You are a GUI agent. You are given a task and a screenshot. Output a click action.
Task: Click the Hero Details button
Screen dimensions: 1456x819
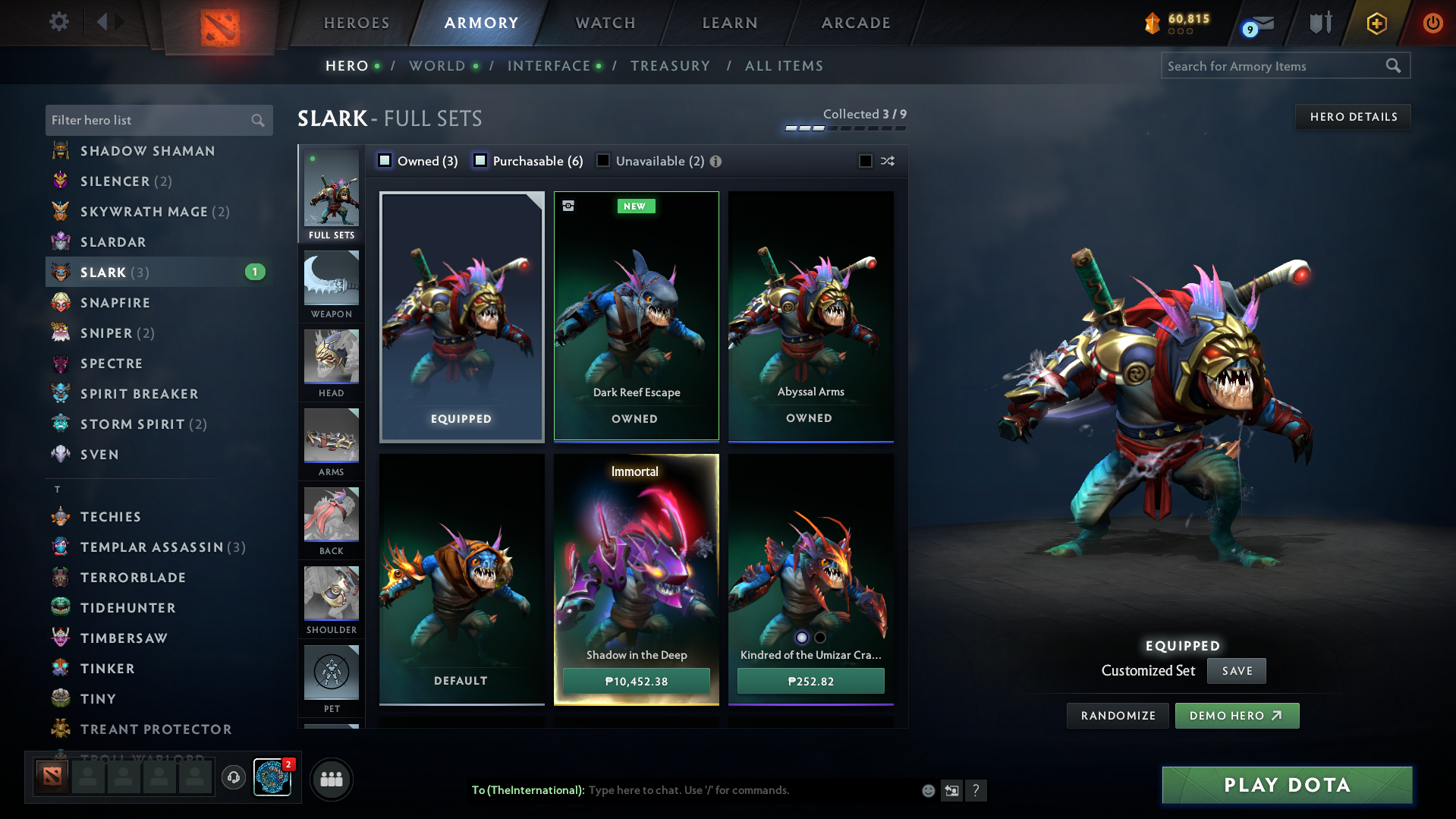[x=1353, y=116]
